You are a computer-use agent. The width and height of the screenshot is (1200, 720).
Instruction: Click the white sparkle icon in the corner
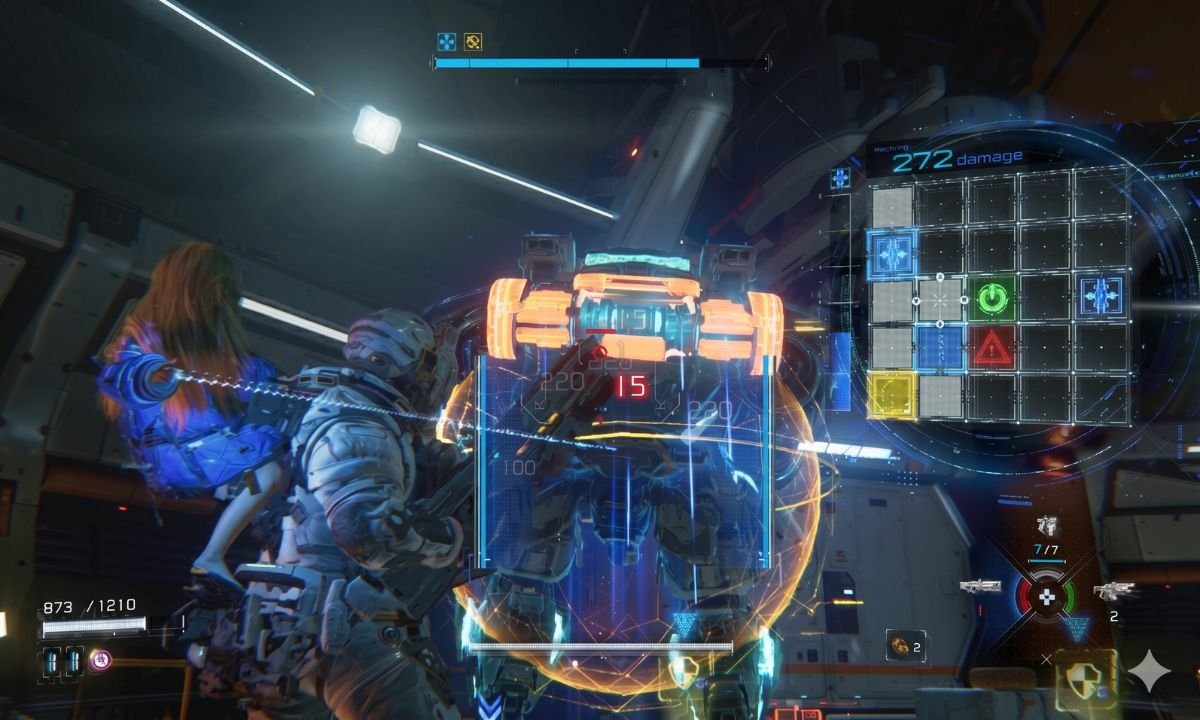click(1148, 670)
